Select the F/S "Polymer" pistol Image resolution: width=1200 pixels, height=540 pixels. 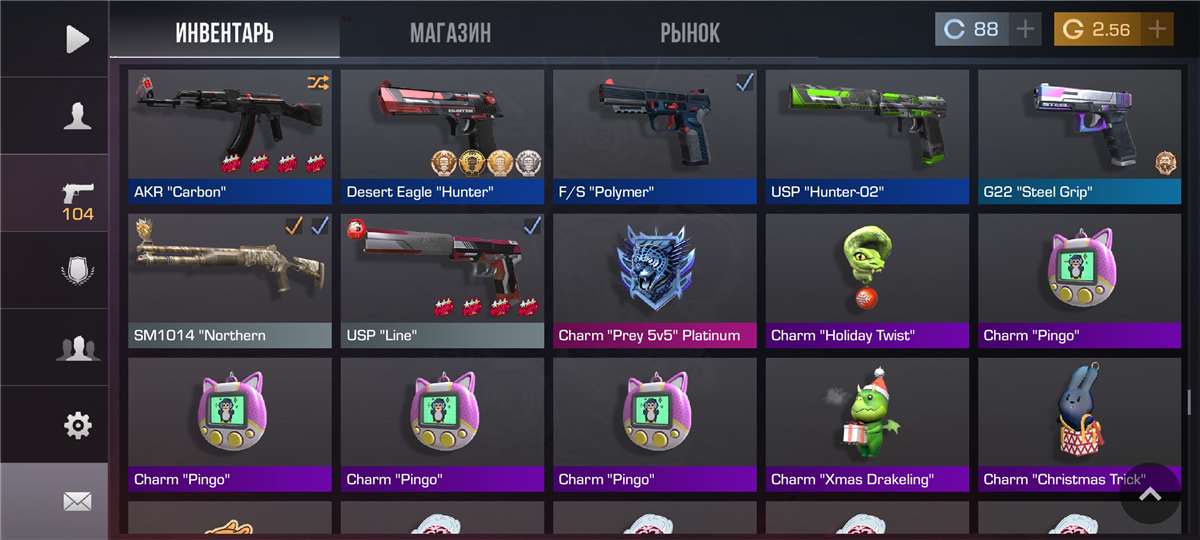655,136
